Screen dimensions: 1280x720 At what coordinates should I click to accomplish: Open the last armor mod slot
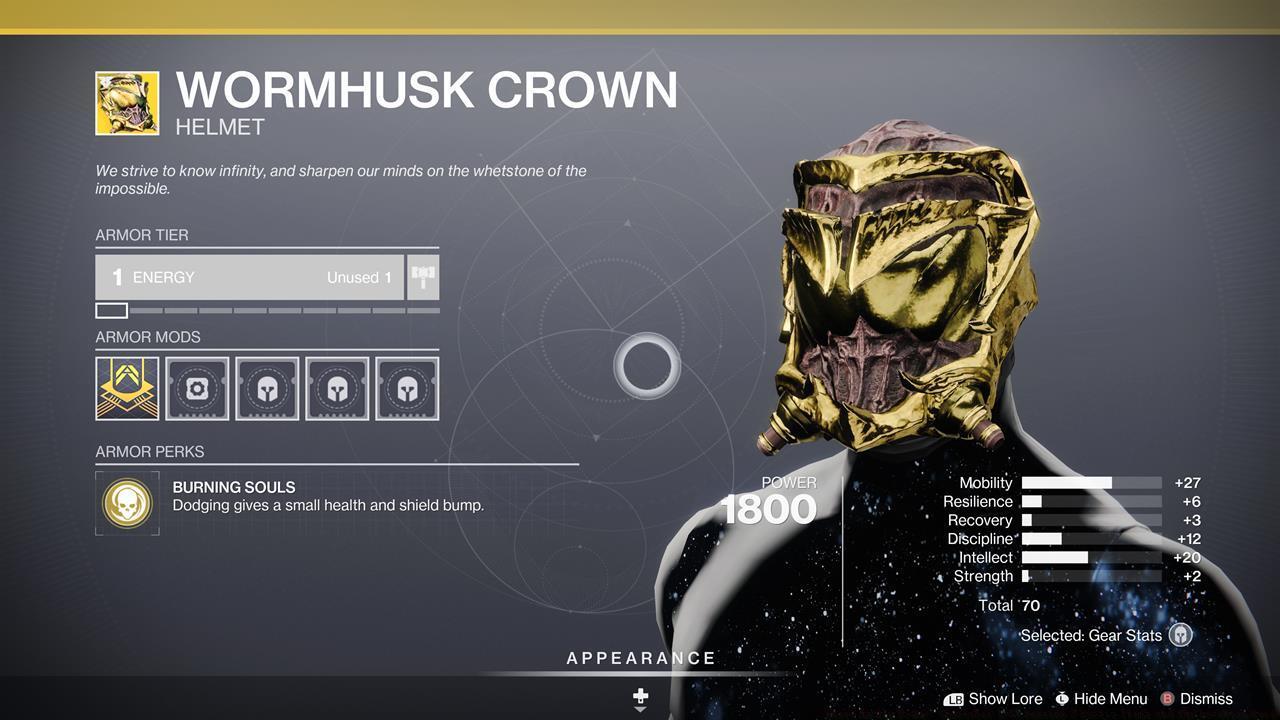407,388
